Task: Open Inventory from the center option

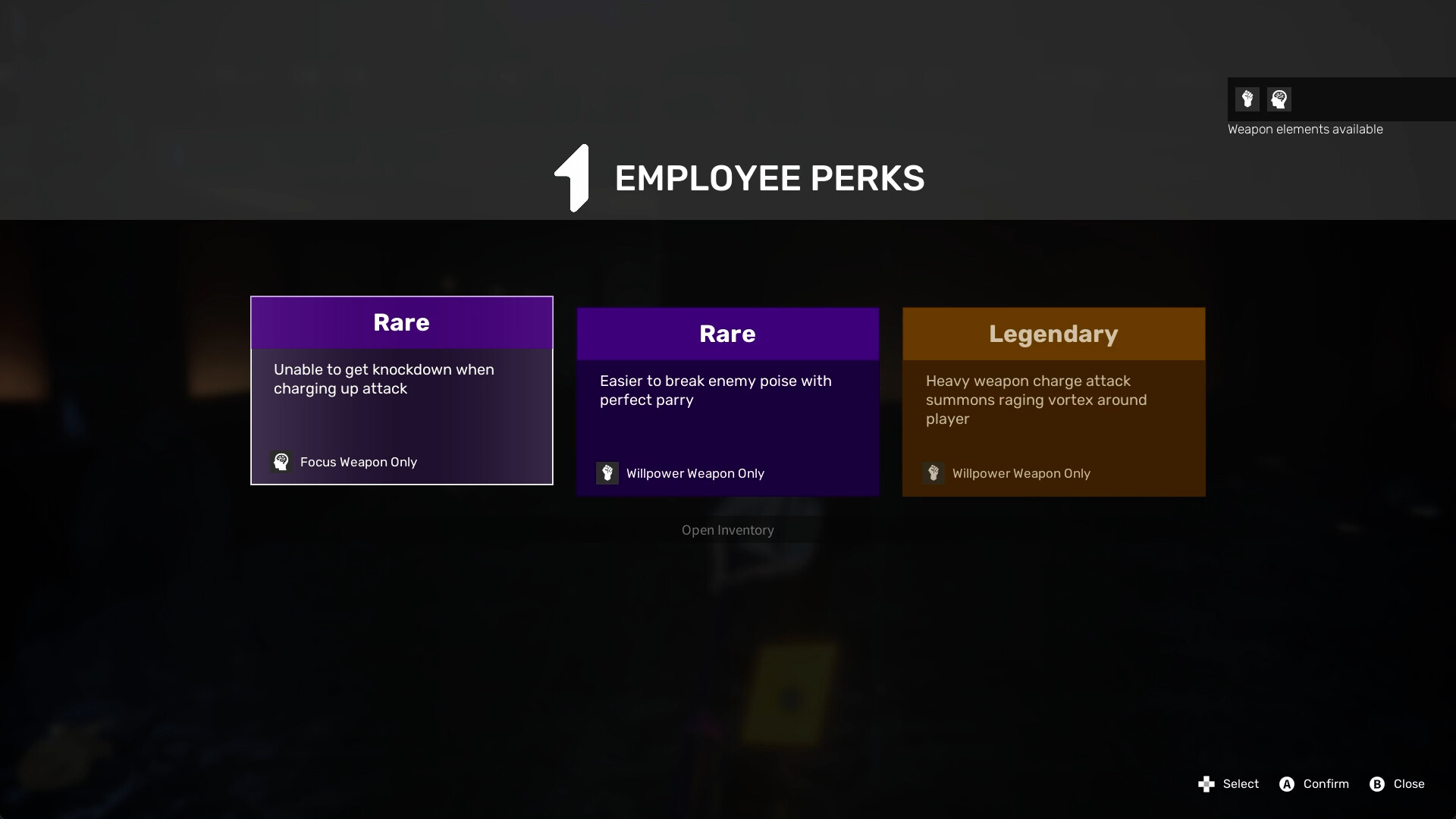Action: pos(727,530)
